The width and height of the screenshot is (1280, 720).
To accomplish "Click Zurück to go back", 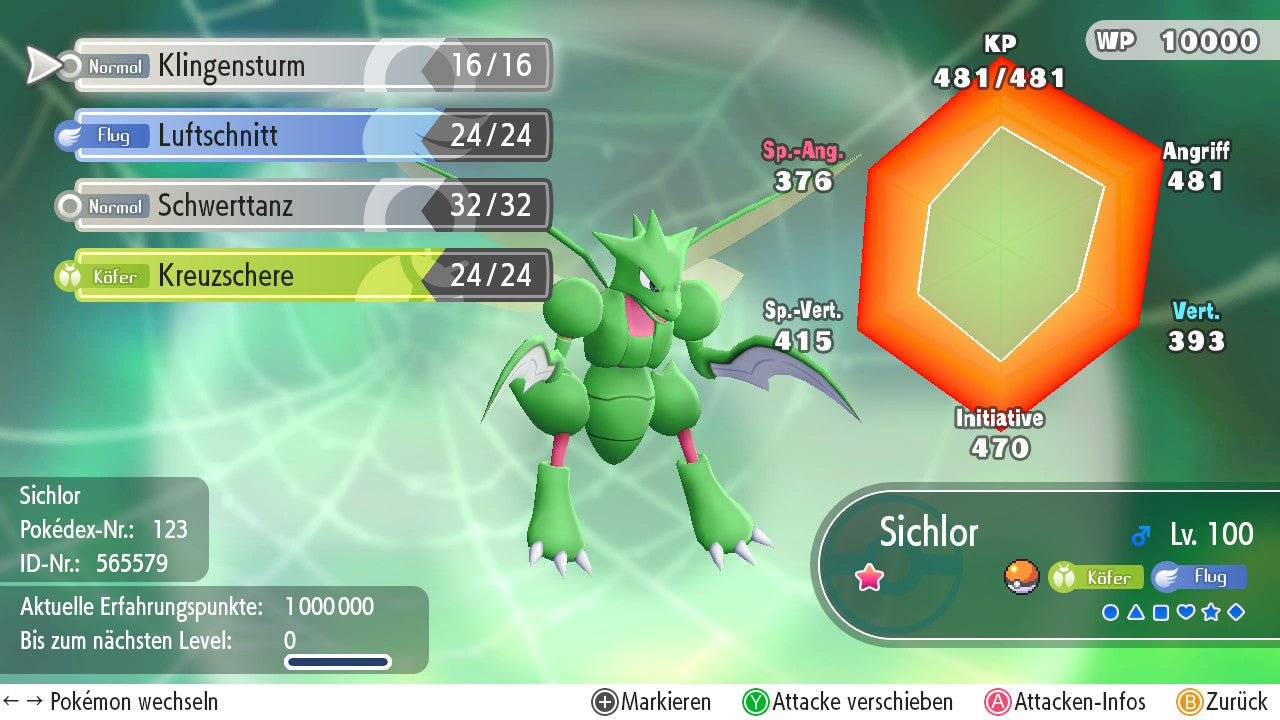I will click(x=1228, y=701).
